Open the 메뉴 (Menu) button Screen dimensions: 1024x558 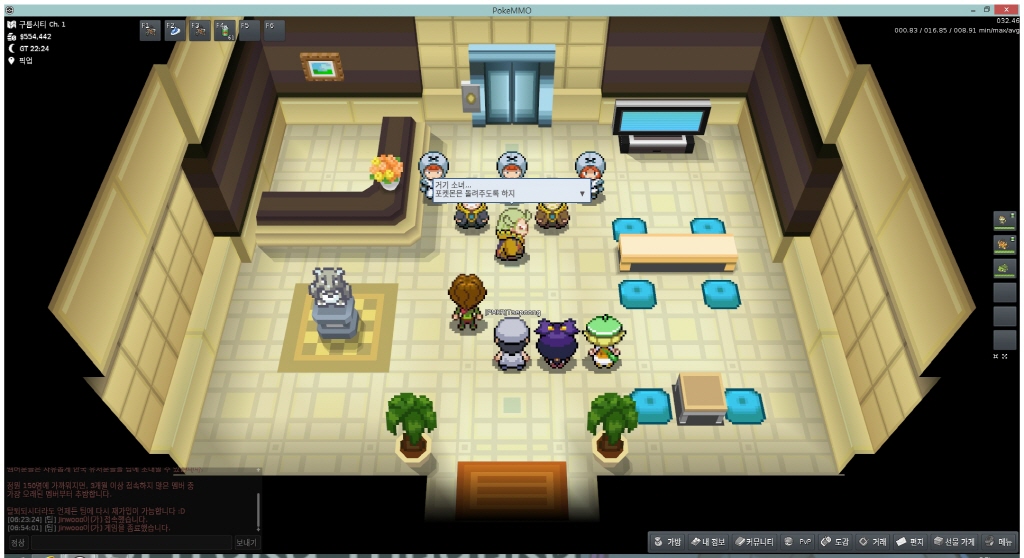pos(1001,541)
